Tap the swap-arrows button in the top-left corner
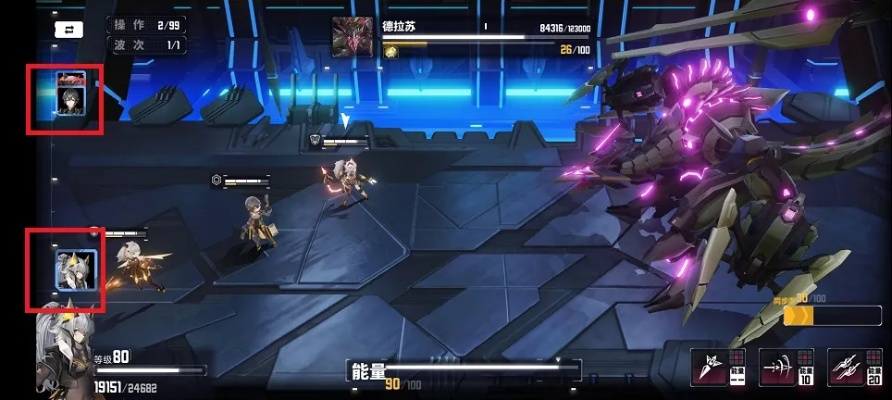The height and width of the screenshot is (400, 892). coord(69,31)
